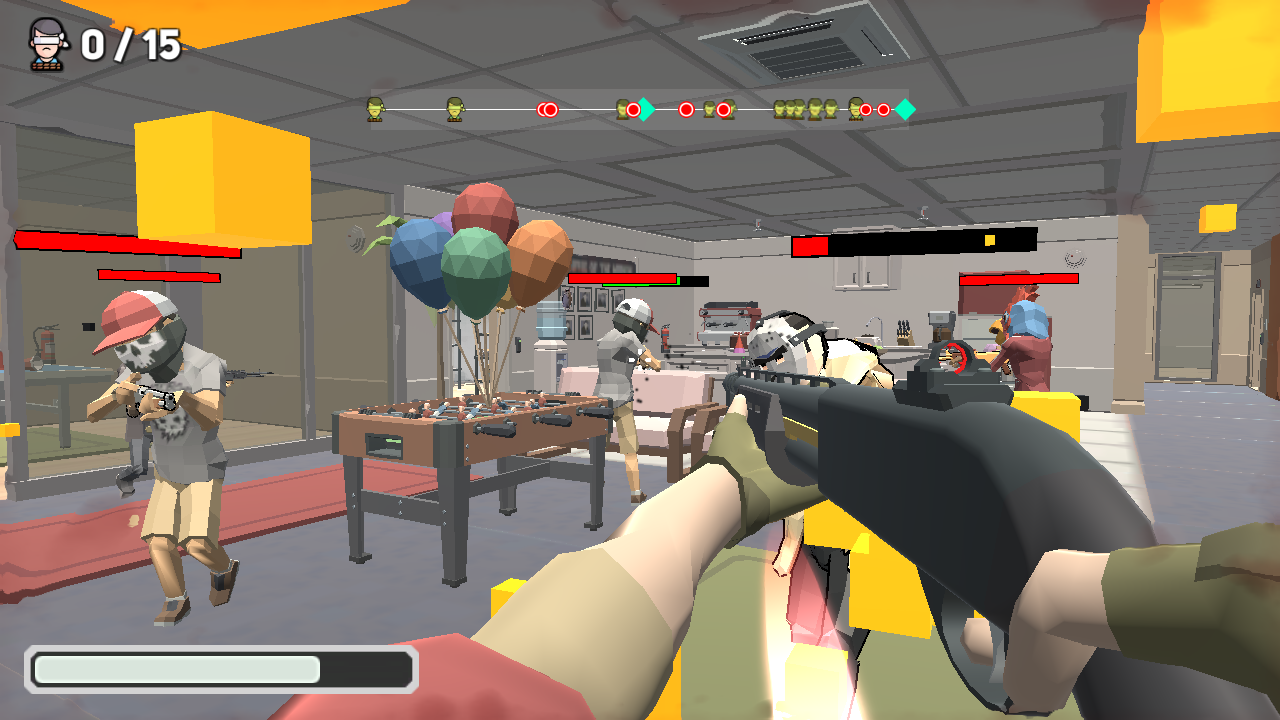
Task: Toggle the red circle marker between the two zombies
Action: [x=686, y=108]
